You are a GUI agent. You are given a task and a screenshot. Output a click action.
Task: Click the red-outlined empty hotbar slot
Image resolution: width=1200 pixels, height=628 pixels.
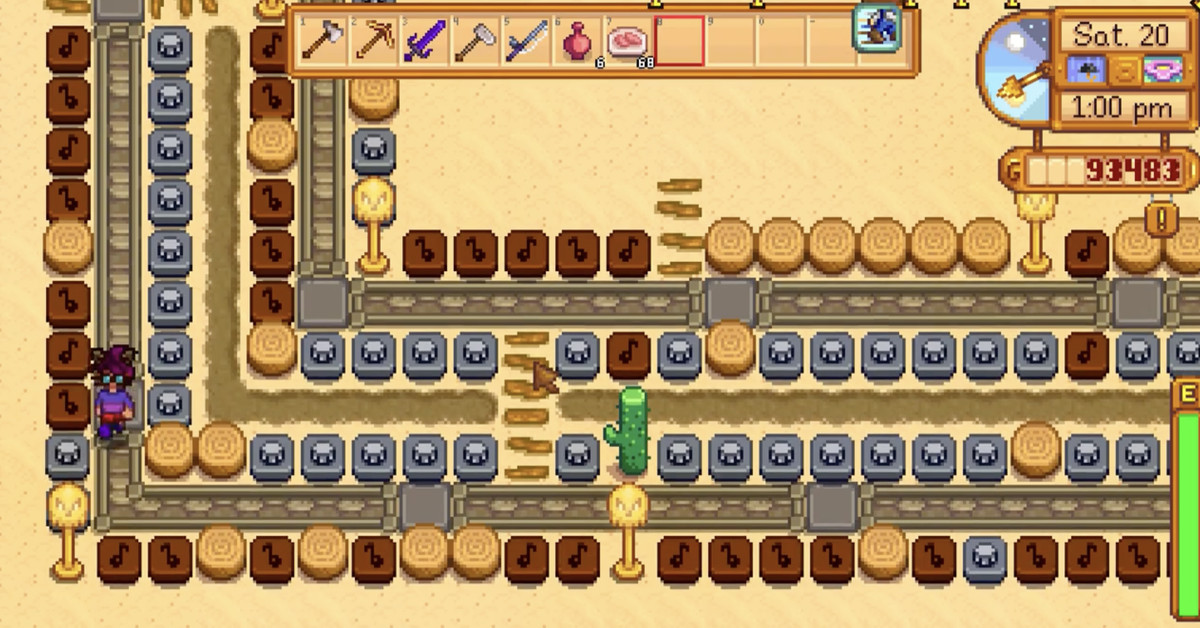click(x=680, y=41)
